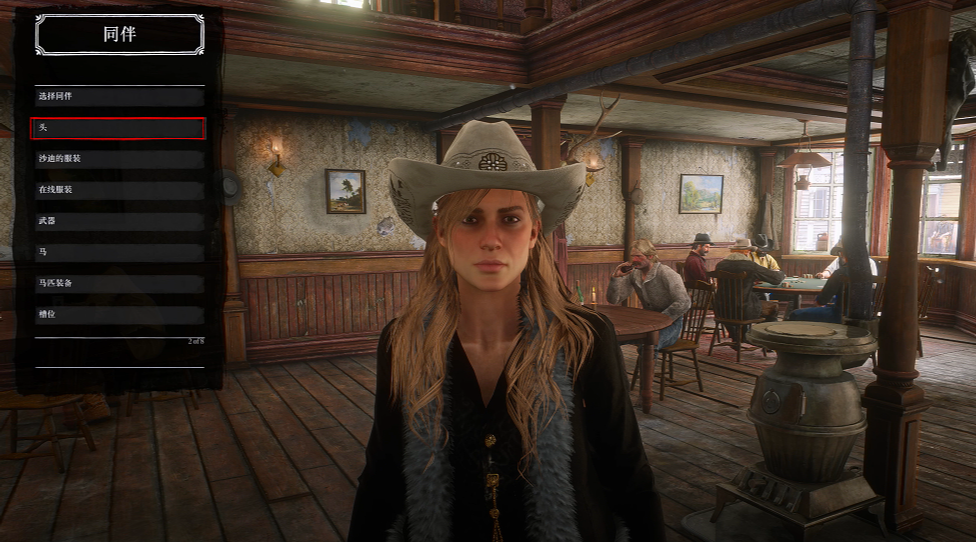Select the highlighted 头 option
The image size is (976, 542).
[118, 128]
